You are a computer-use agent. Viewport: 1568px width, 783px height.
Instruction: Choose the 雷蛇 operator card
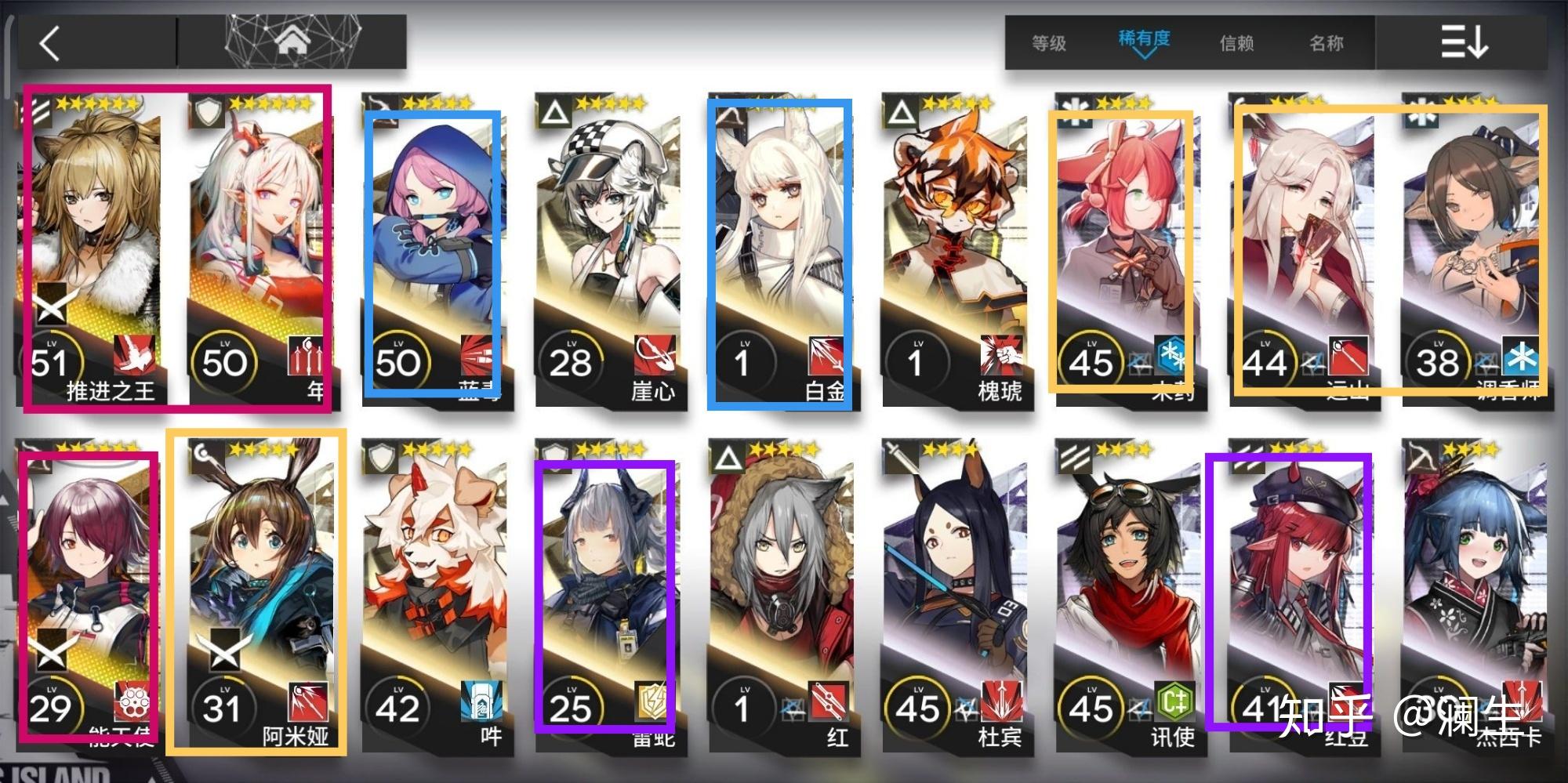tap(606, 596)
